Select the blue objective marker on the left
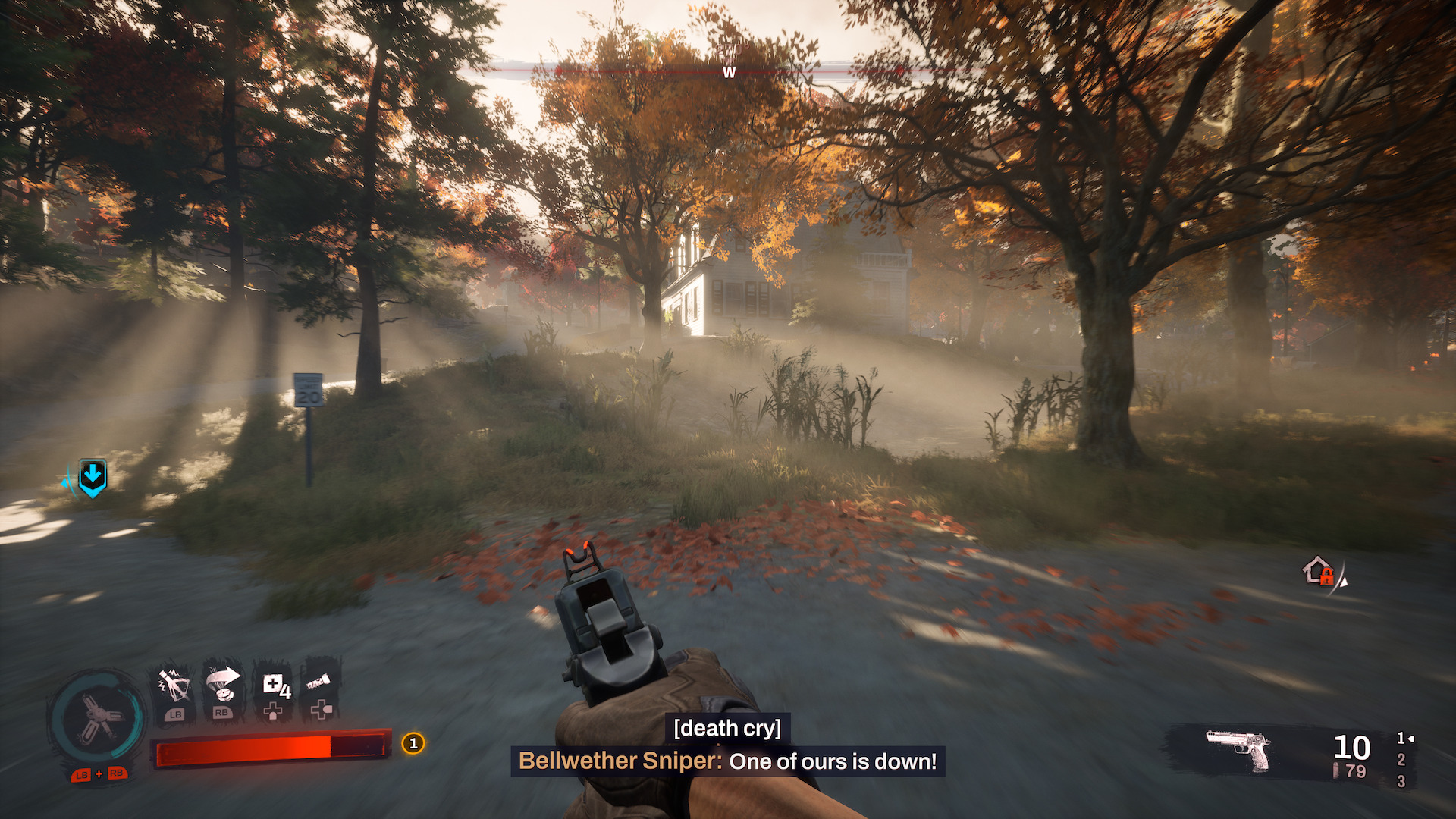1456x819 pixels. pyautogui.click(x=91, y=476)
